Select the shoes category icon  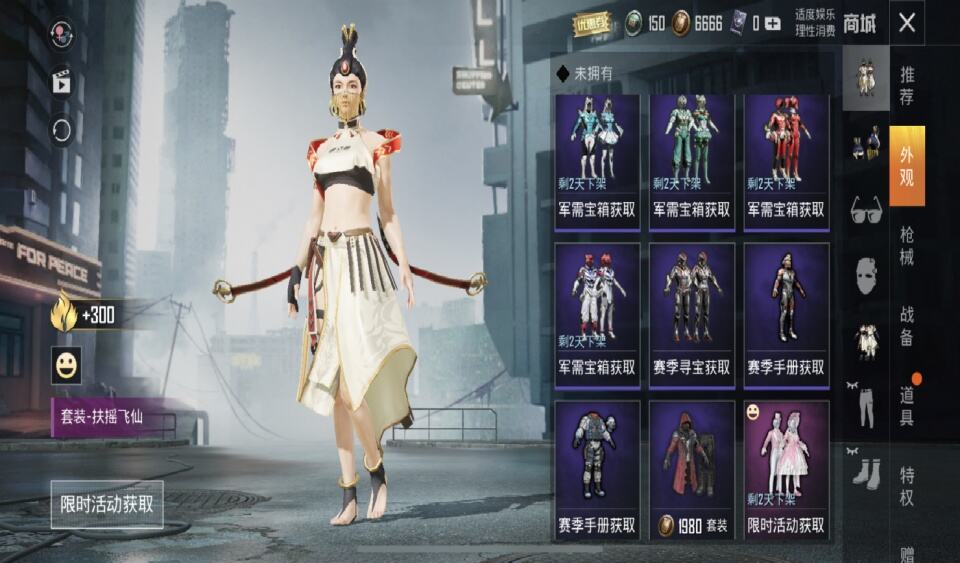866,470
